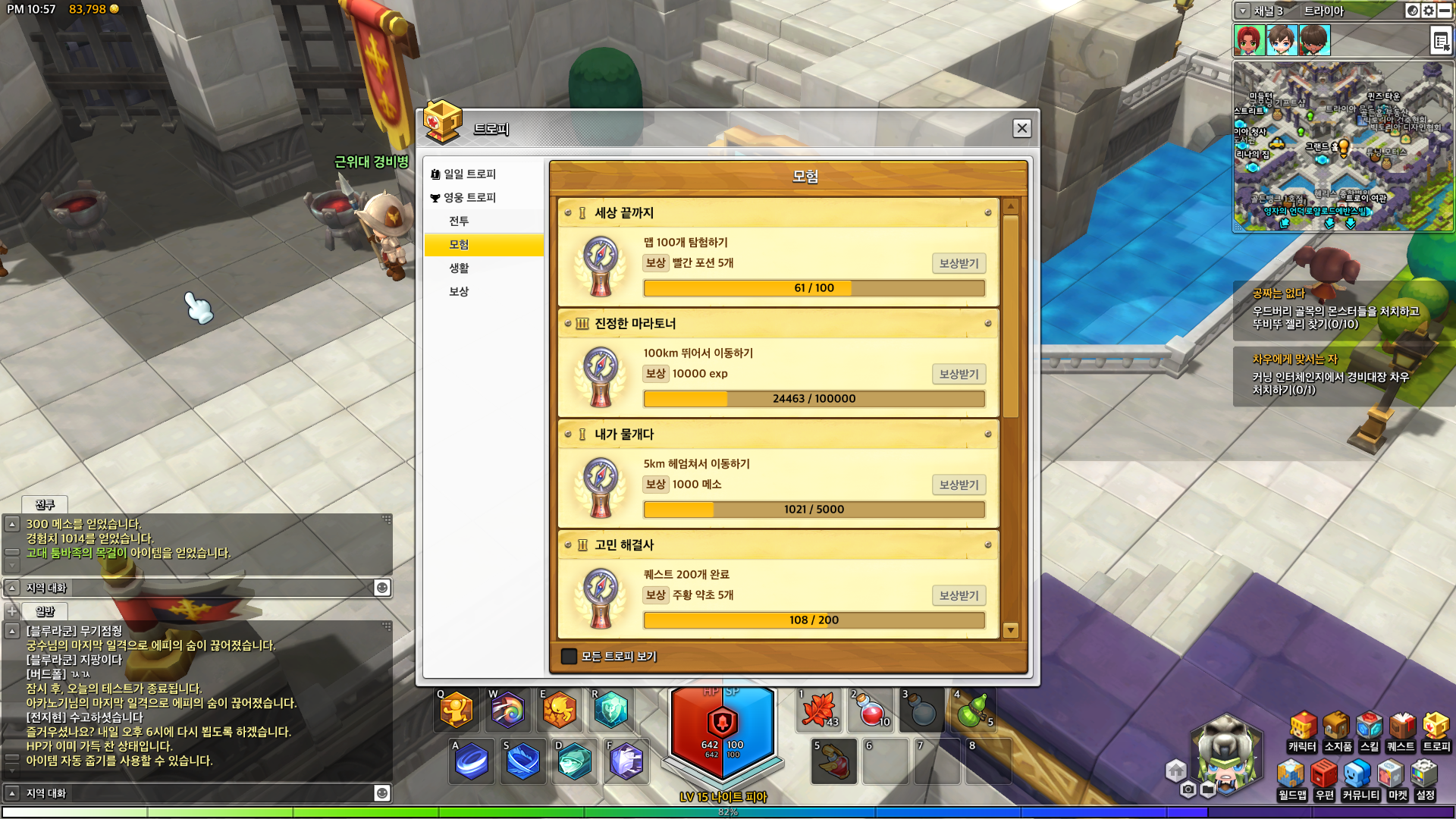
Task: Toggle the 모든 트로피 보기 checkbox
Action: tap(569, 656)
